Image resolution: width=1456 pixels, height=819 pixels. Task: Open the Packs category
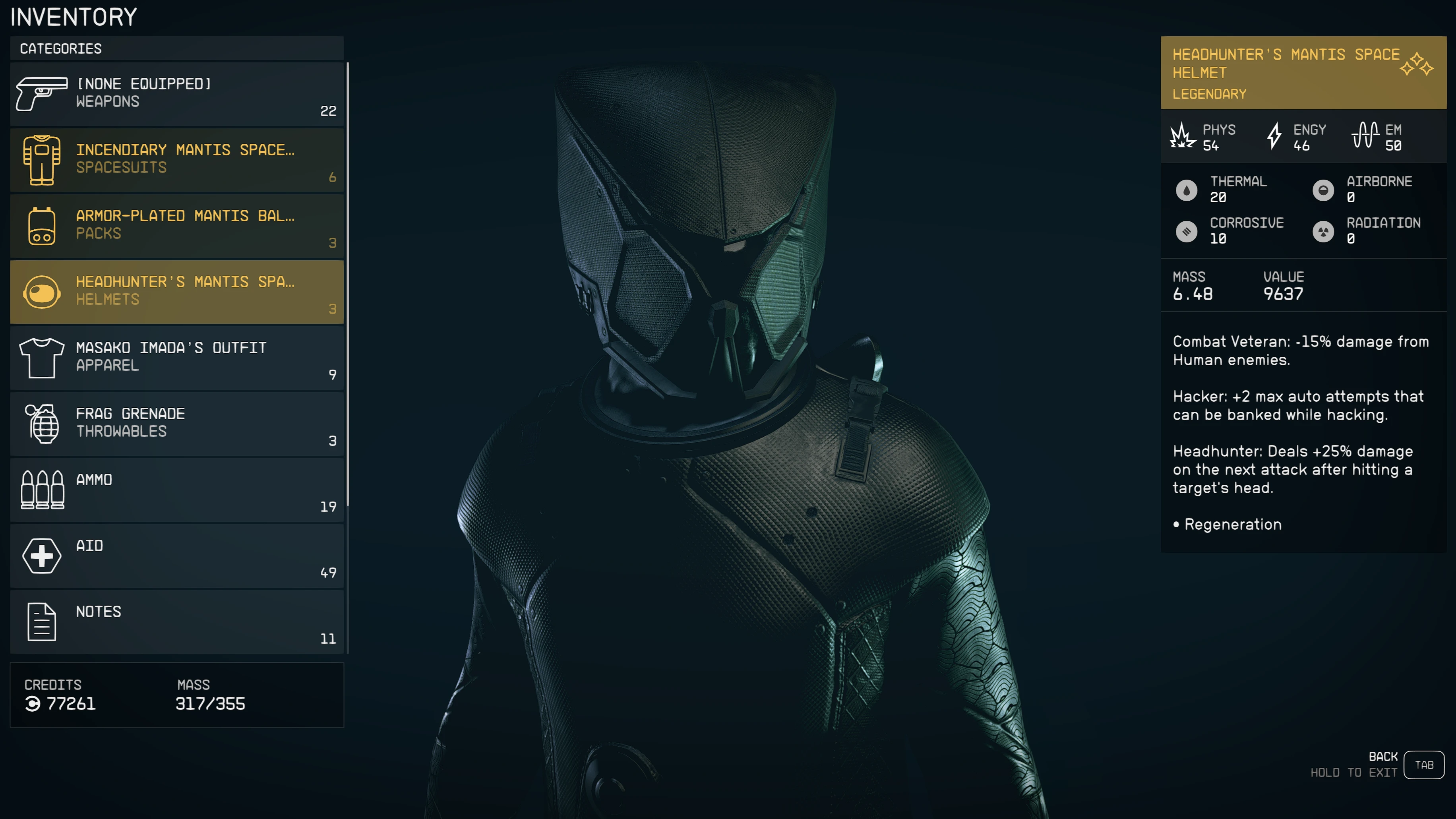(176, 226)
